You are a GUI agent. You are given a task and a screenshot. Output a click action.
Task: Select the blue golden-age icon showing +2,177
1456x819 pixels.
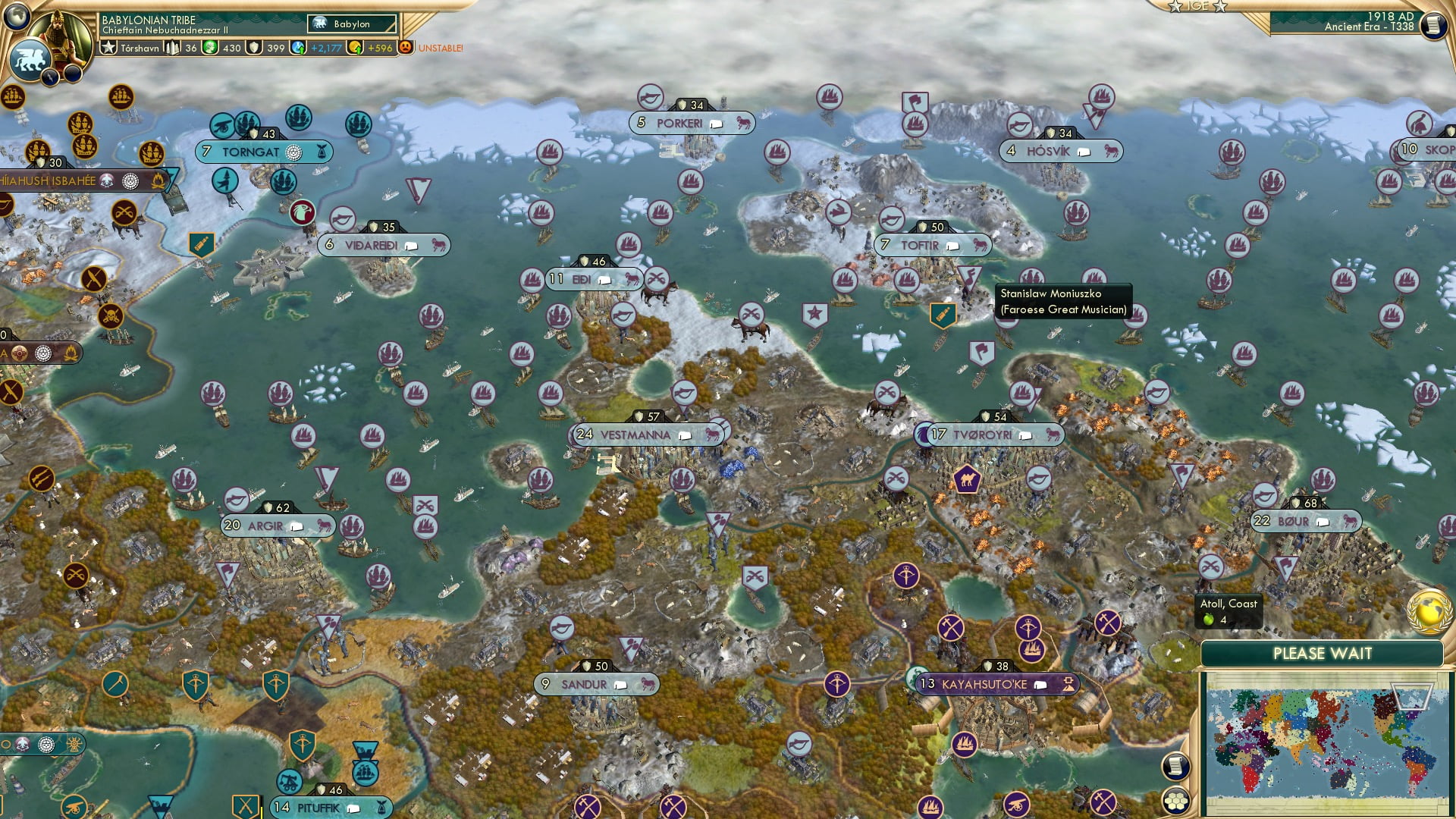point(297,48)
